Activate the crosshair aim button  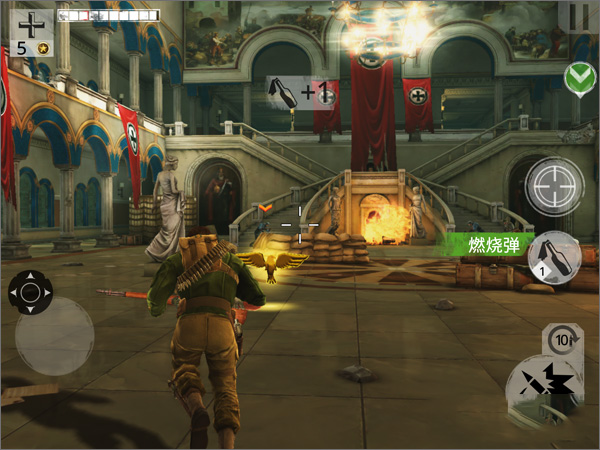click(x=554, y=187)
